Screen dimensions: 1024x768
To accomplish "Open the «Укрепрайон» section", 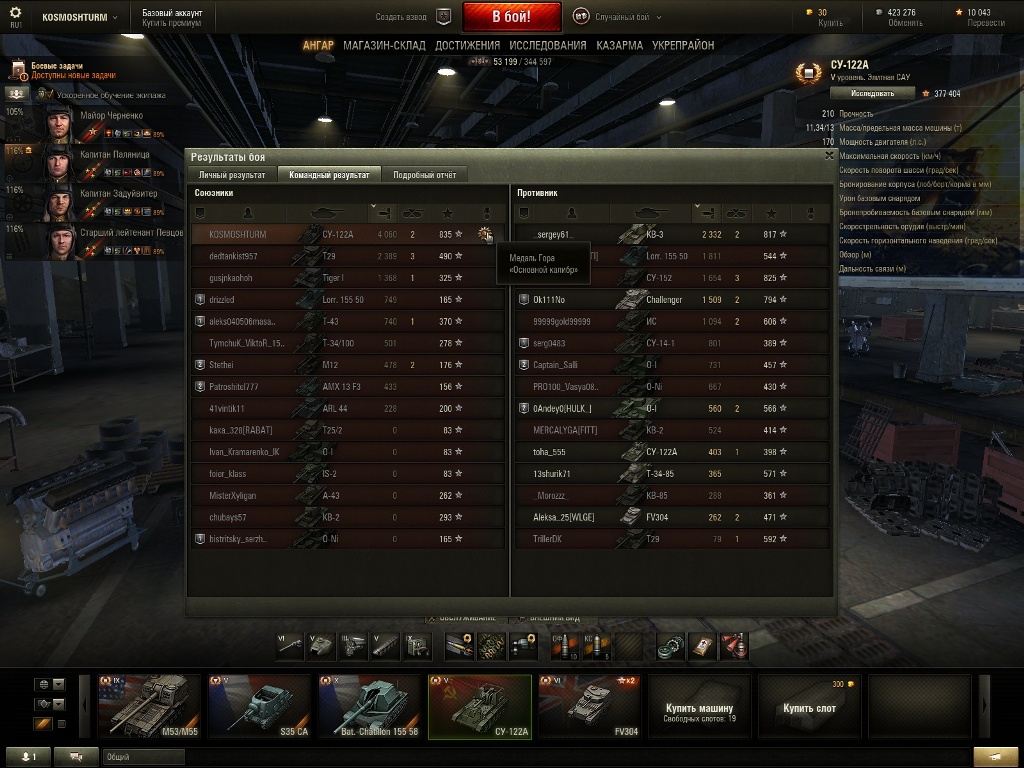I will 683,45.
